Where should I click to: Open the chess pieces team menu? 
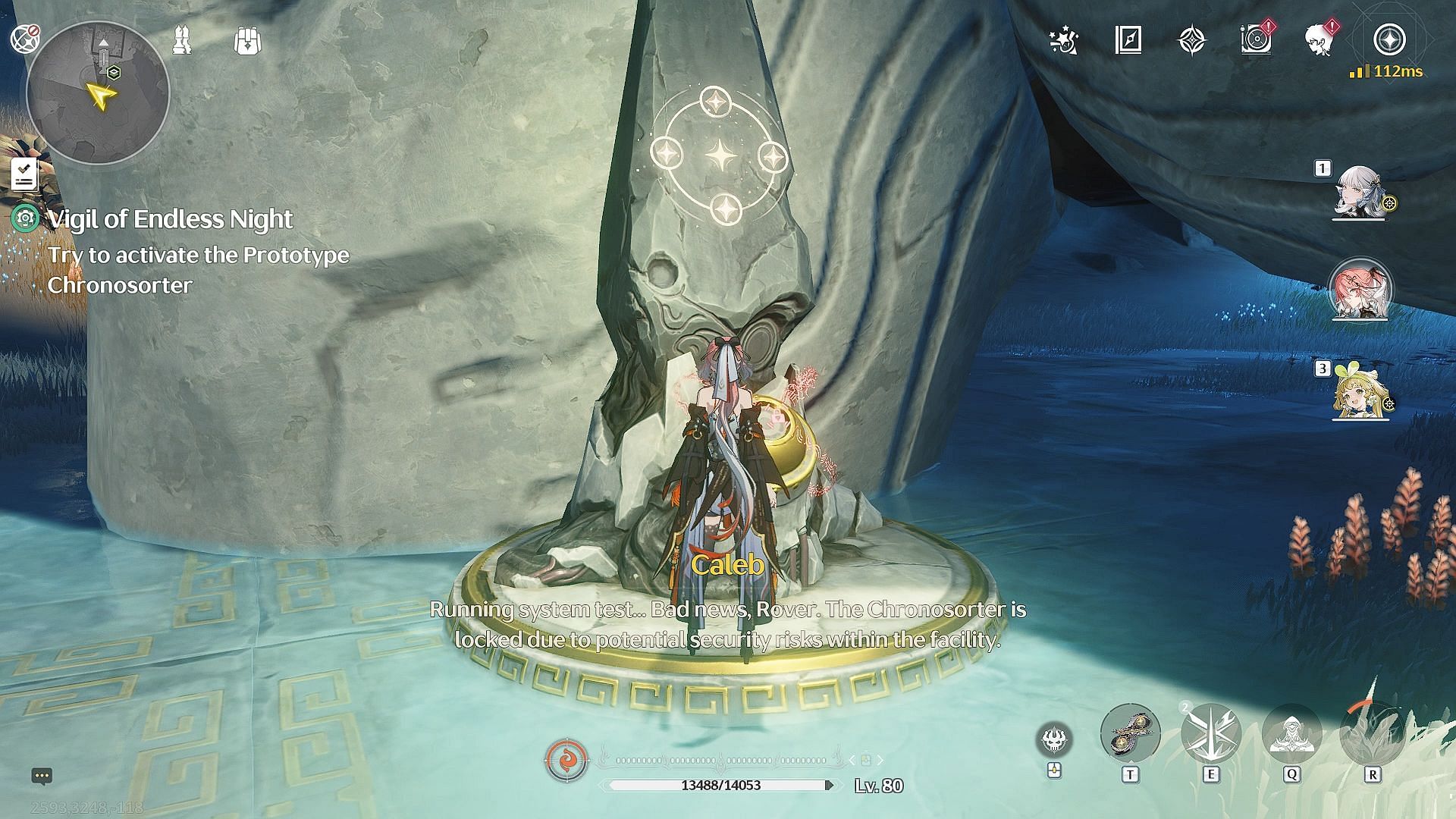(x=182, y=40)
